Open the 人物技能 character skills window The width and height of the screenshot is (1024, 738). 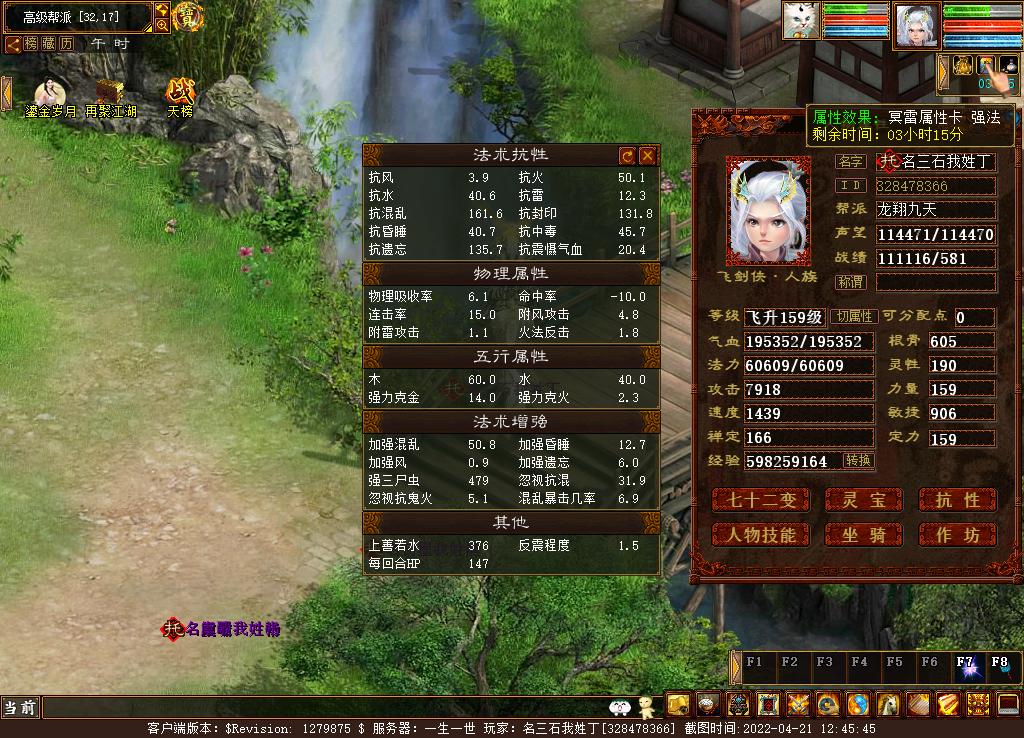(x=760, y=535)
